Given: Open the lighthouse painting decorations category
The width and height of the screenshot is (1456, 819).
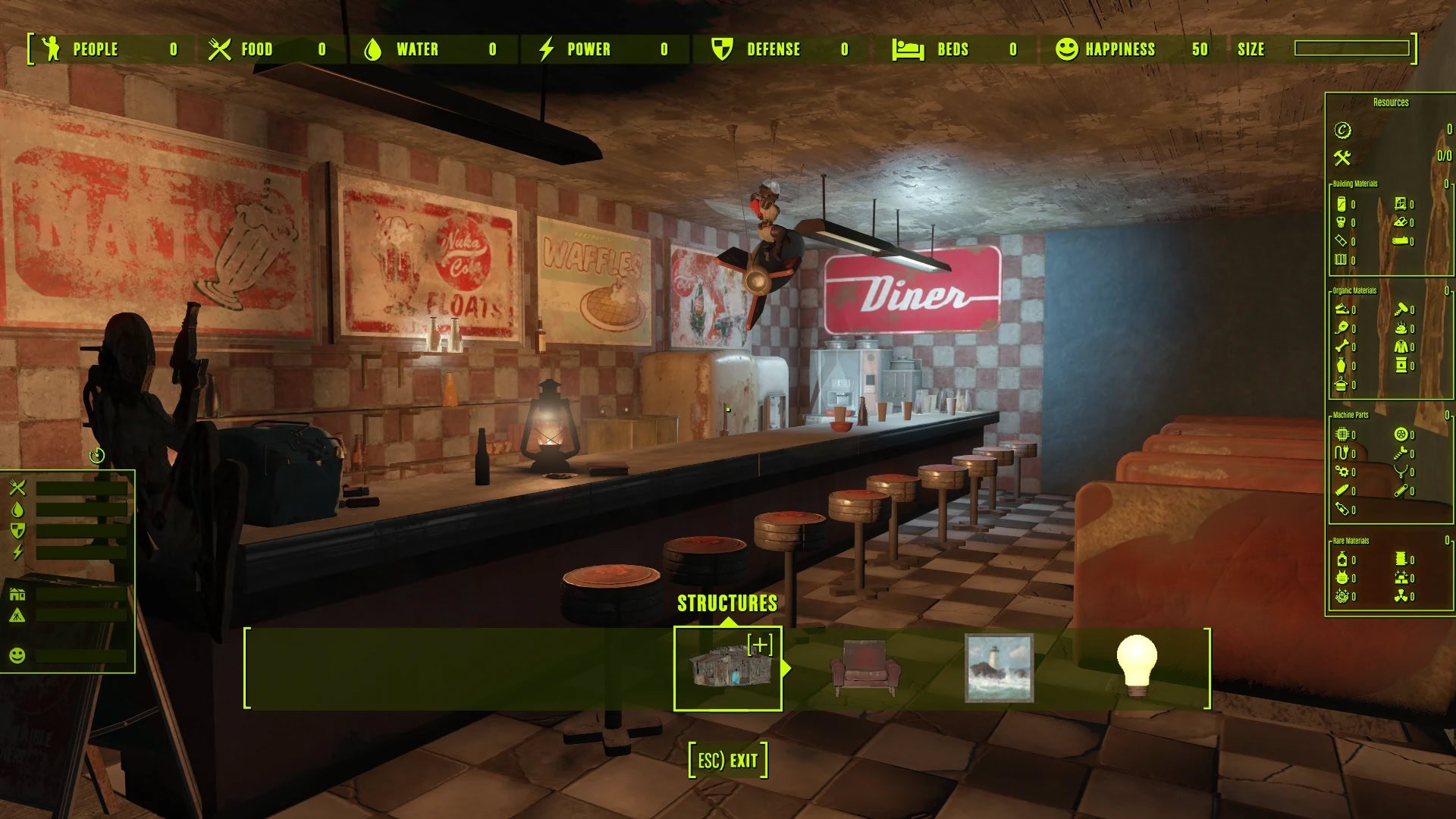Looking at the screenshot, I should 999,668.
